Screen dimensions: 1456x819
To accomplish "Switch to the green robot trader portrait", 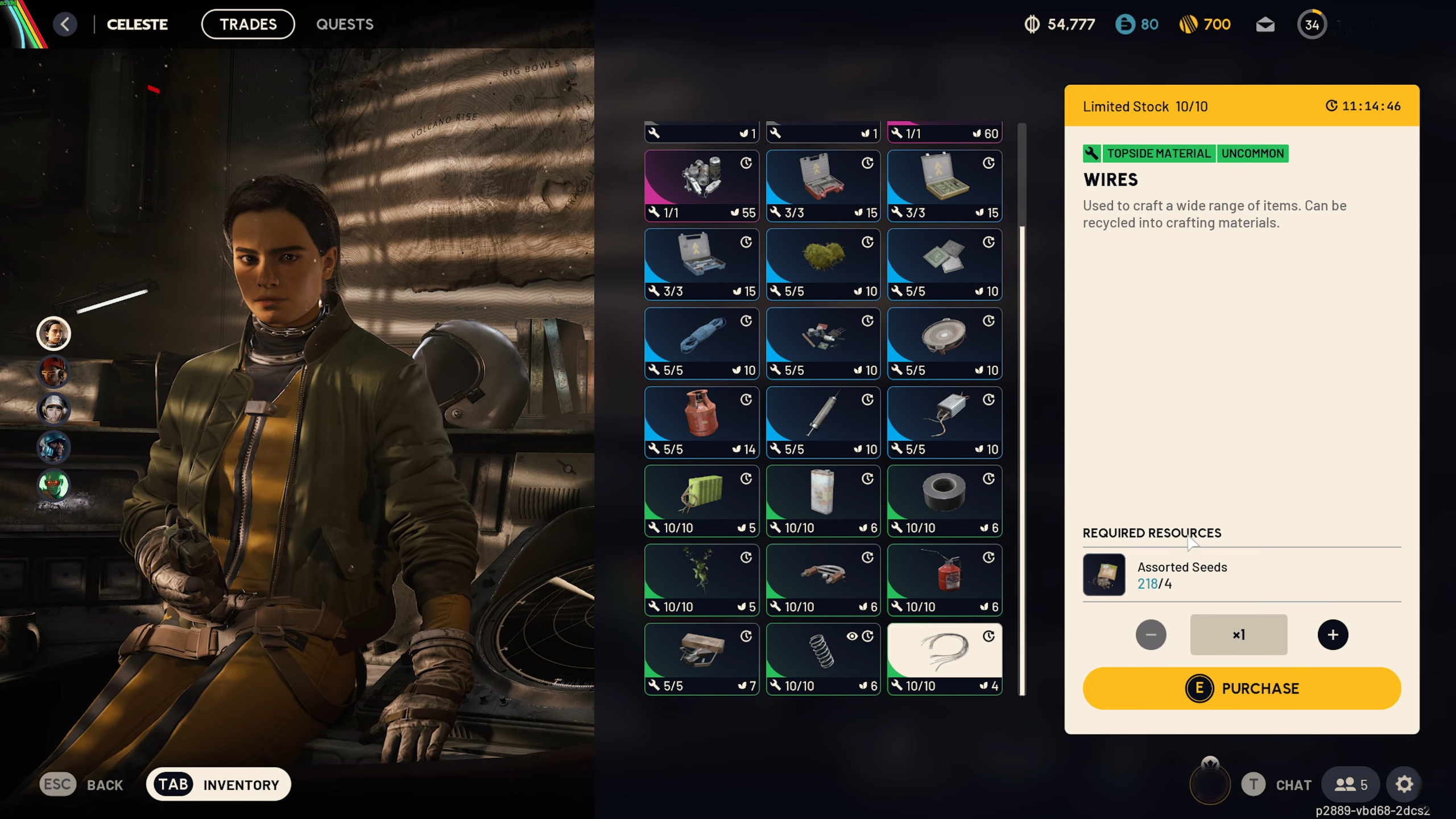I will tap(53, 485).
